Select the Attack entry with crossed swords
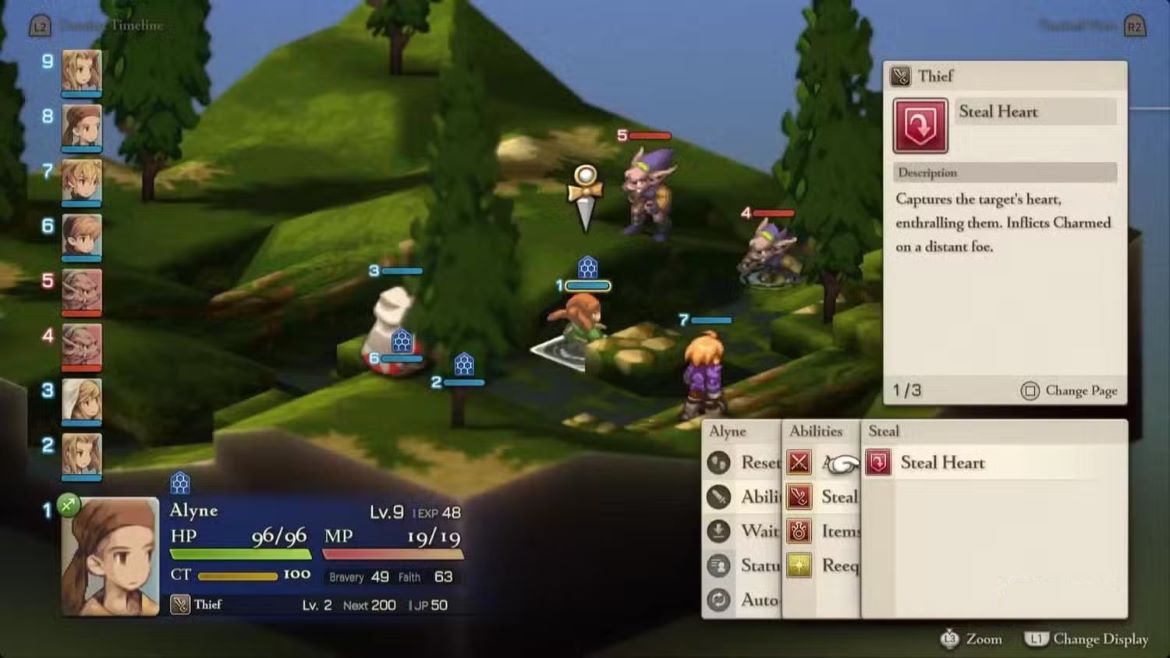1170x658 pixels. click(800, 463)
